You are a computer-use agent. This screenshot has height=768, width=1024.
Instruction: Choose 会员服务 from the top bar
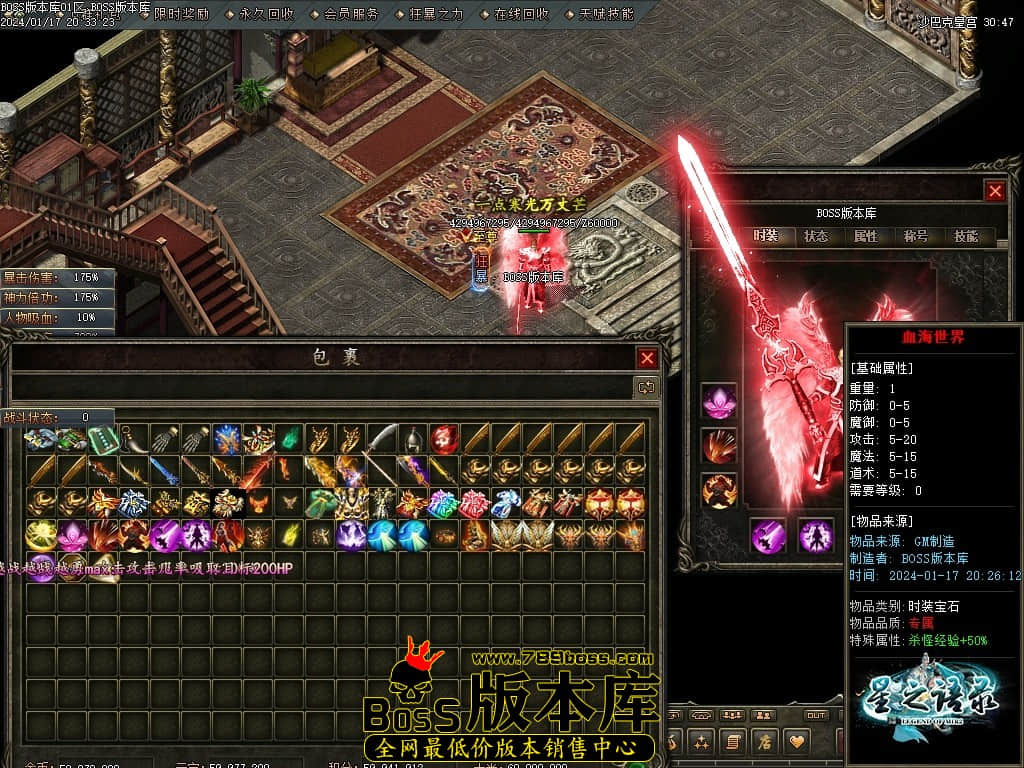(x=352, y=14)
